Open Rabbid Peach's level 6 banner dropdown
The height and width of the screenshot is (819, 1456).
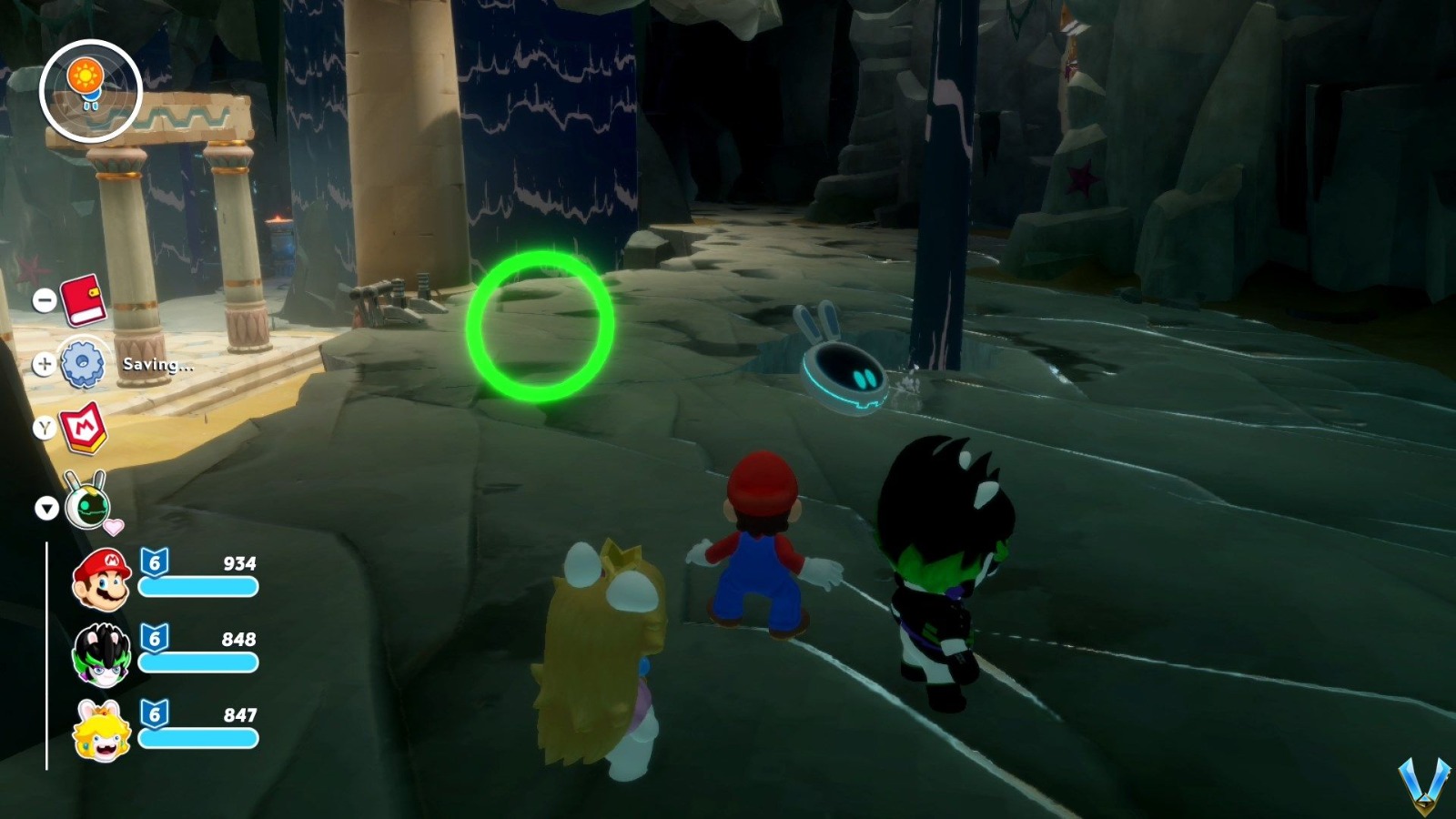click(x=157, y=715)
